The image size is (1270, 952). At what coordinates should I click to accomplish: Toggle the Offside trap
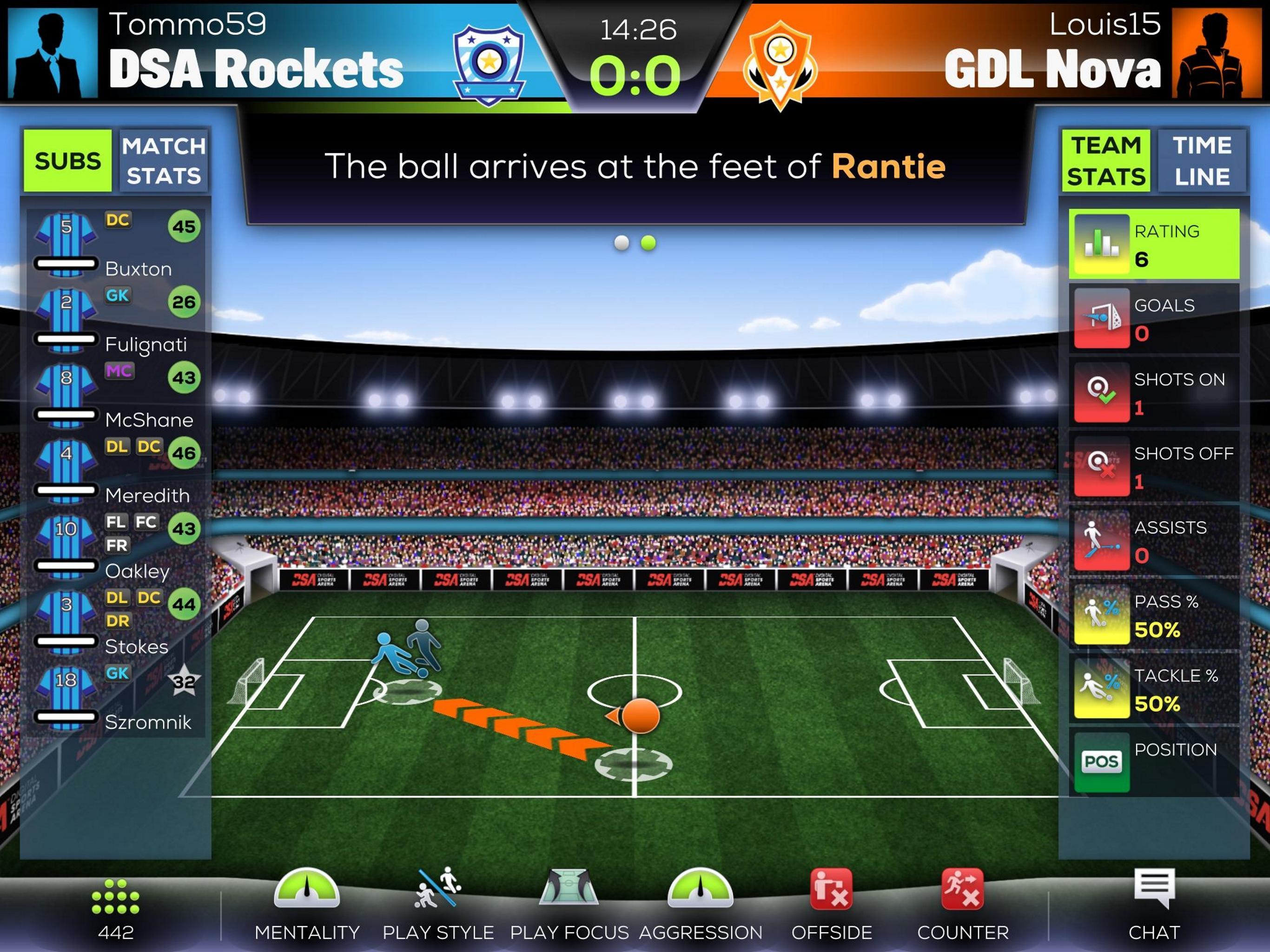click(x=831, y=904)
